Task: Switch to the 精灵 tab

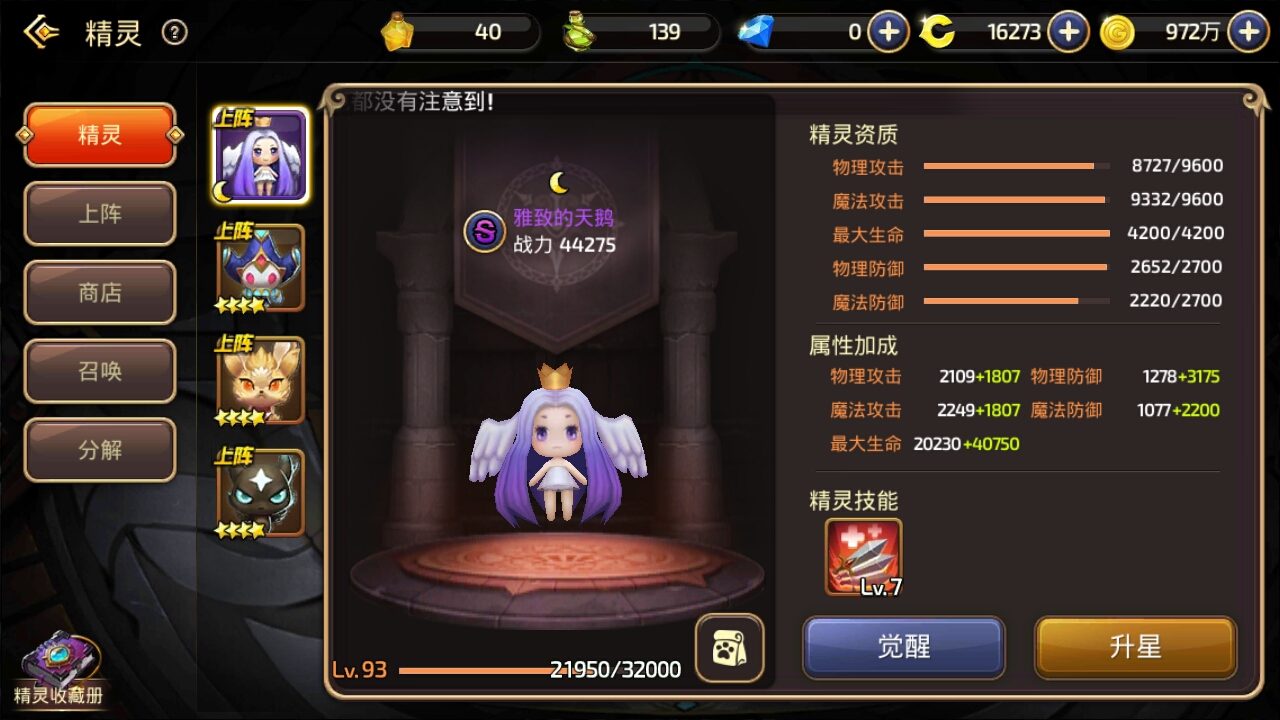Action: click(x=100, y=135)
